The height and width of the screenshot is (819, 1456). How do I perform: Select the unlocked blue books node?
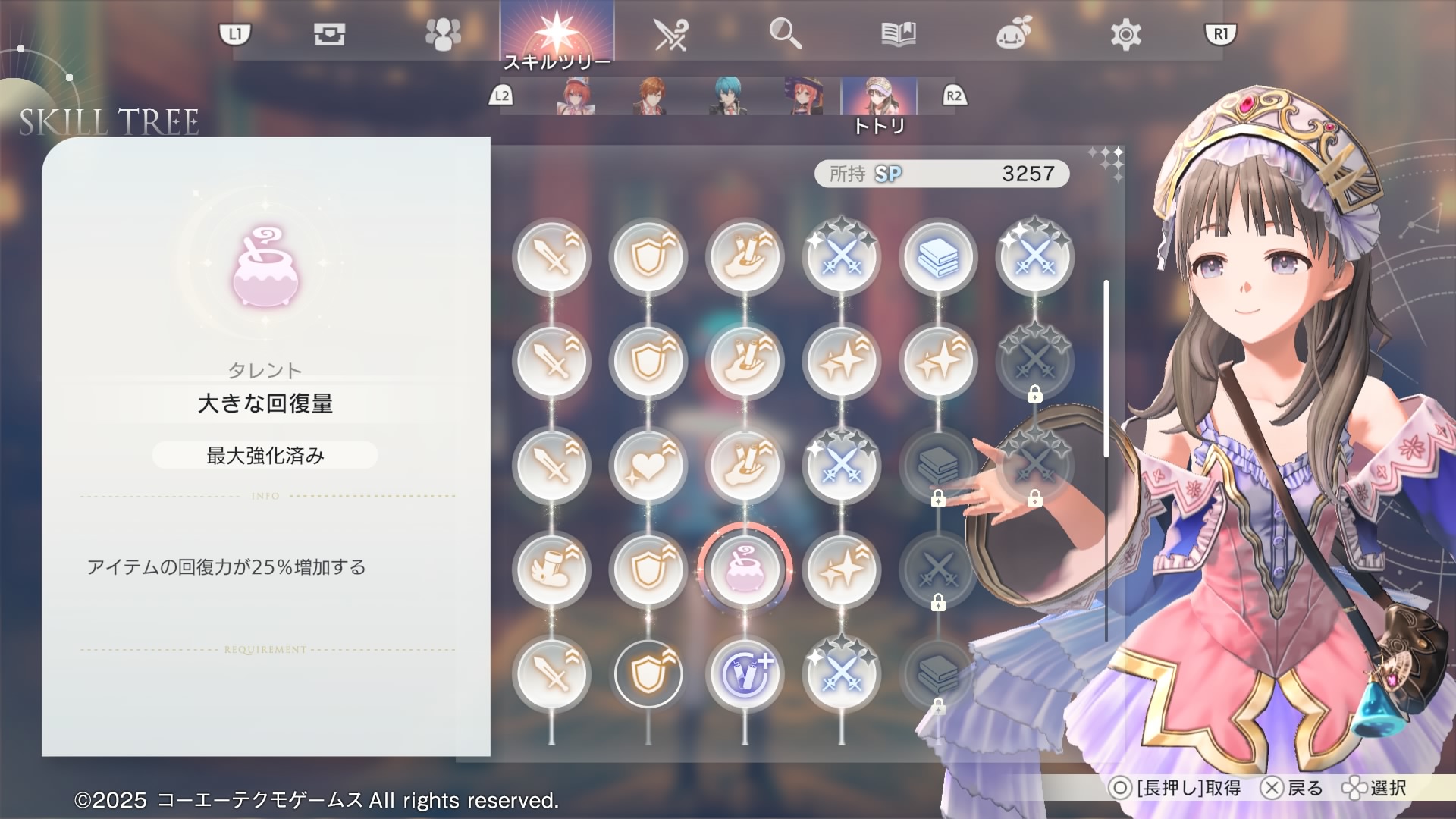[x=938, y=256]
